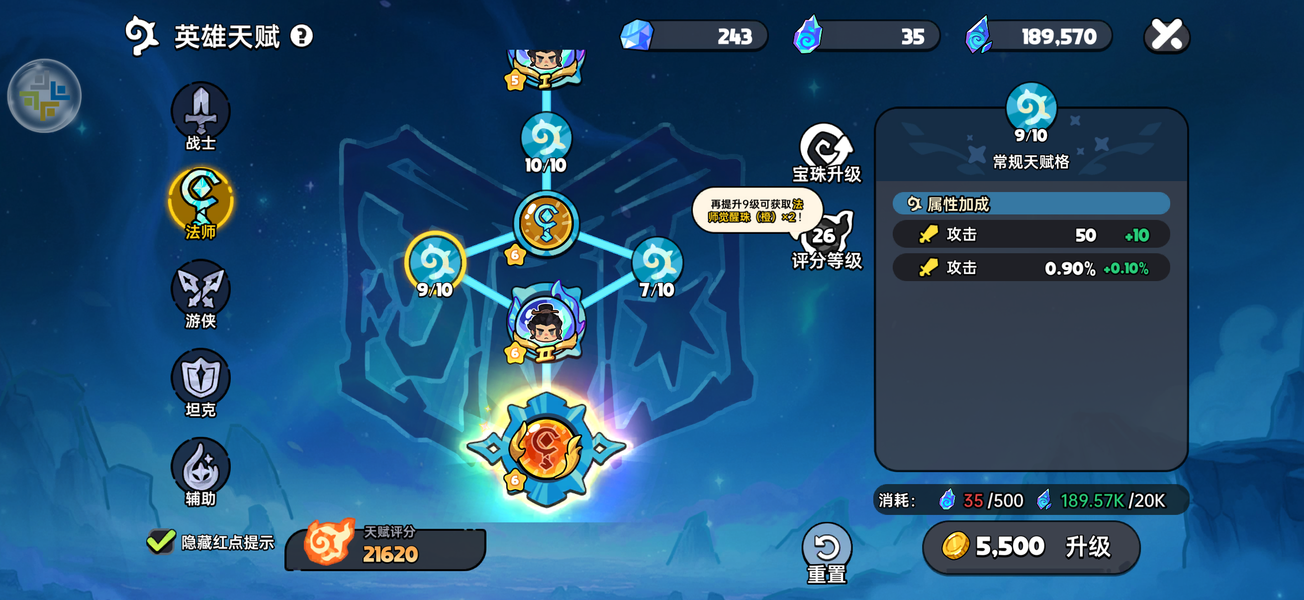The width and height of the screenshot is (1304, 600).
Task: Close the hero talent screen
Action: tap(1166, 36)
